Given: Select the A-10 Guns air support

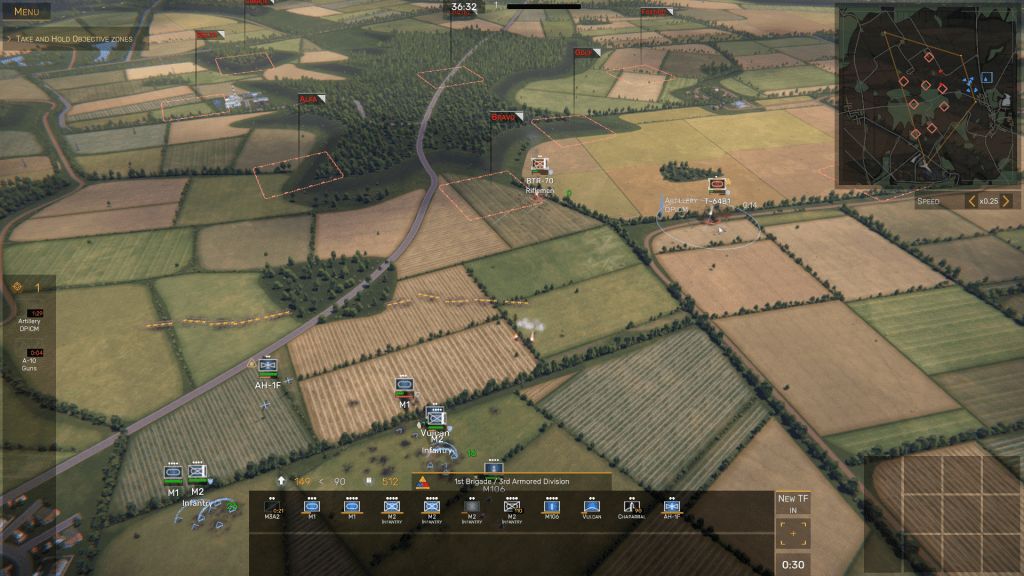Looking at the screenshot, I should (x=30, y=359).
